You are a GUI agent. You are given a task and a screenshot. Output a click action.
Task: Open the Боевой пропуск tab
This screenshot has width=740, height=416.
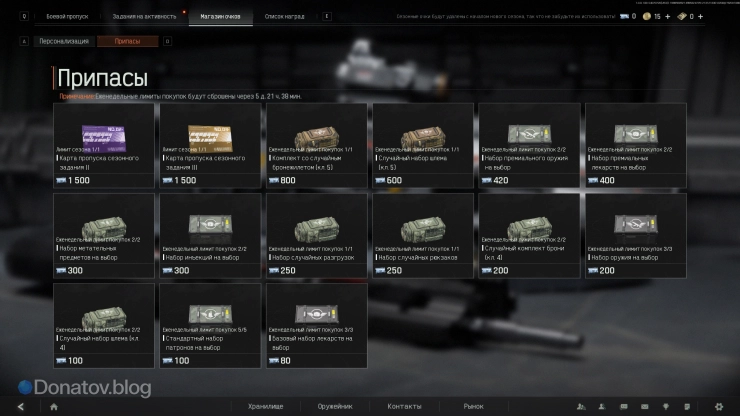coord(67,17)
